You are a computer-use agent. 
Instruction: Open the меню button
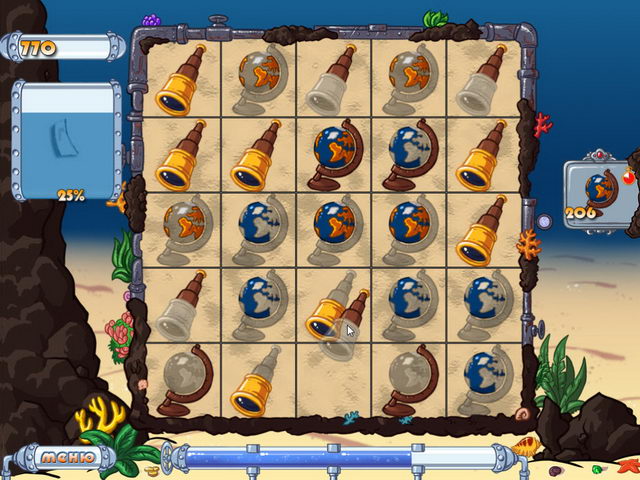67,458
